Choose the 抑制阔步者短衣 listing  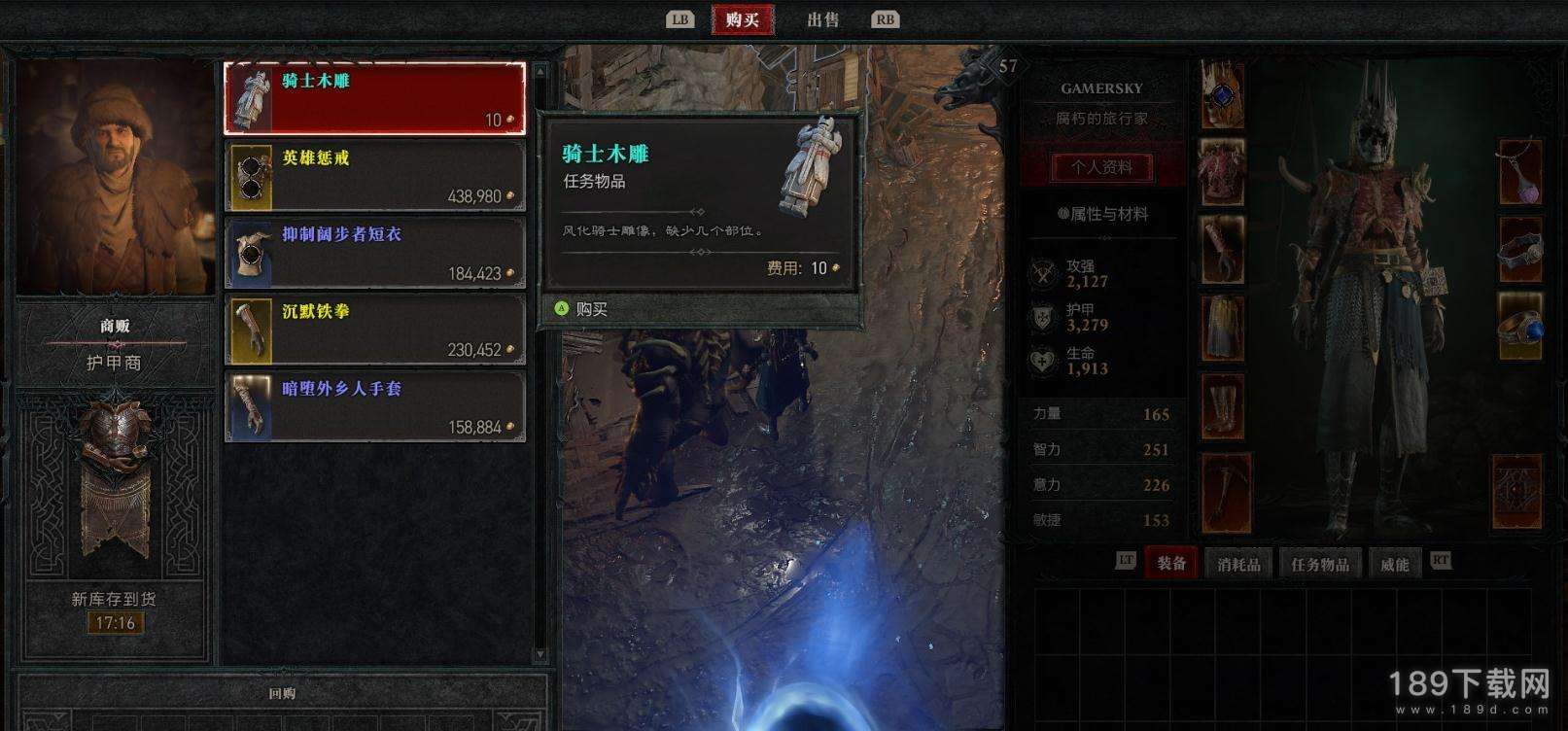[x=375, y=253]
